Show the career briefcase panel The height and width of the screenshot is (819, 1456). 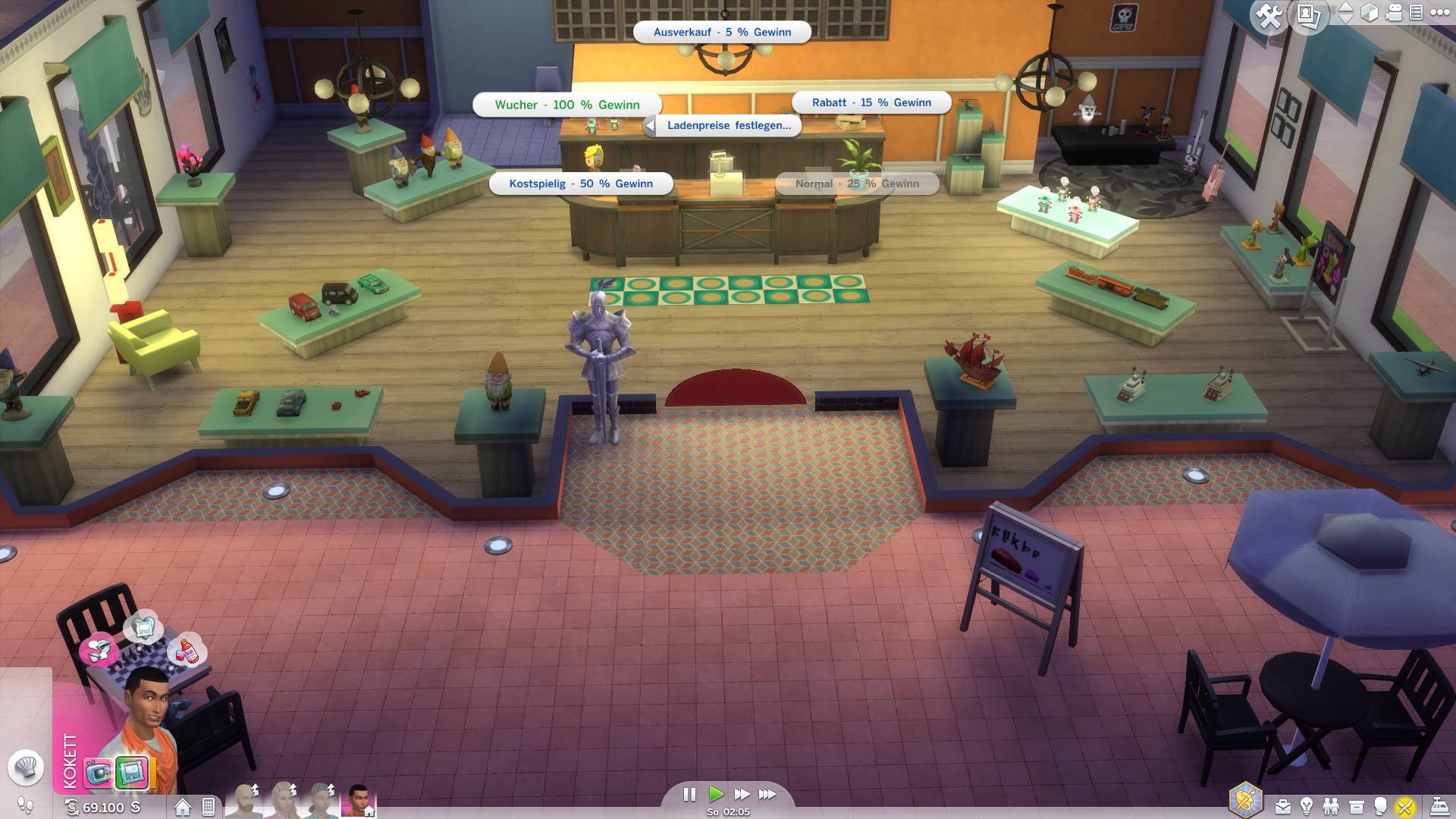pos(1282,806)
